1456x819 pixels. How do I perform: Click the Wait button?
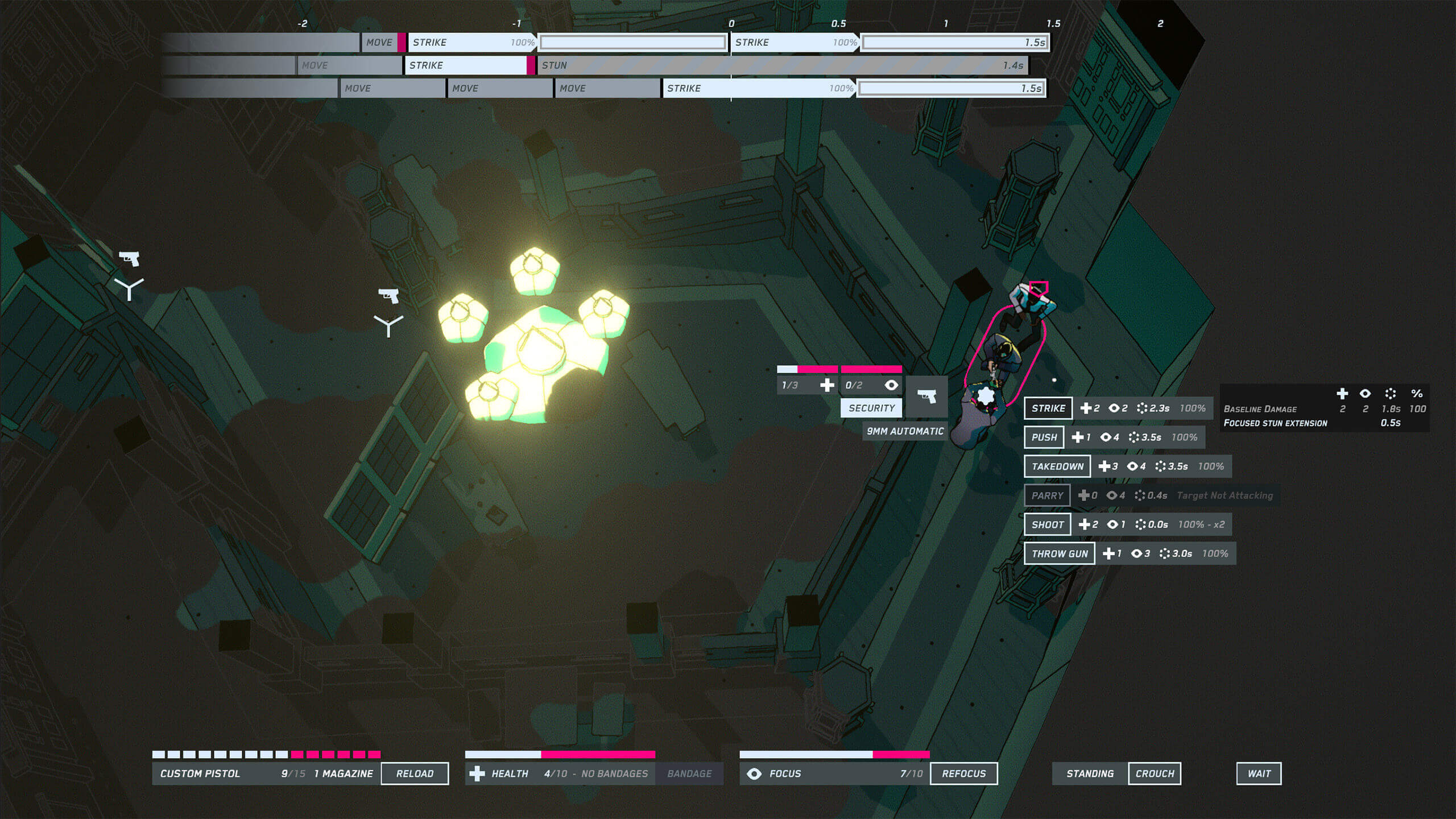[1259, 773]
